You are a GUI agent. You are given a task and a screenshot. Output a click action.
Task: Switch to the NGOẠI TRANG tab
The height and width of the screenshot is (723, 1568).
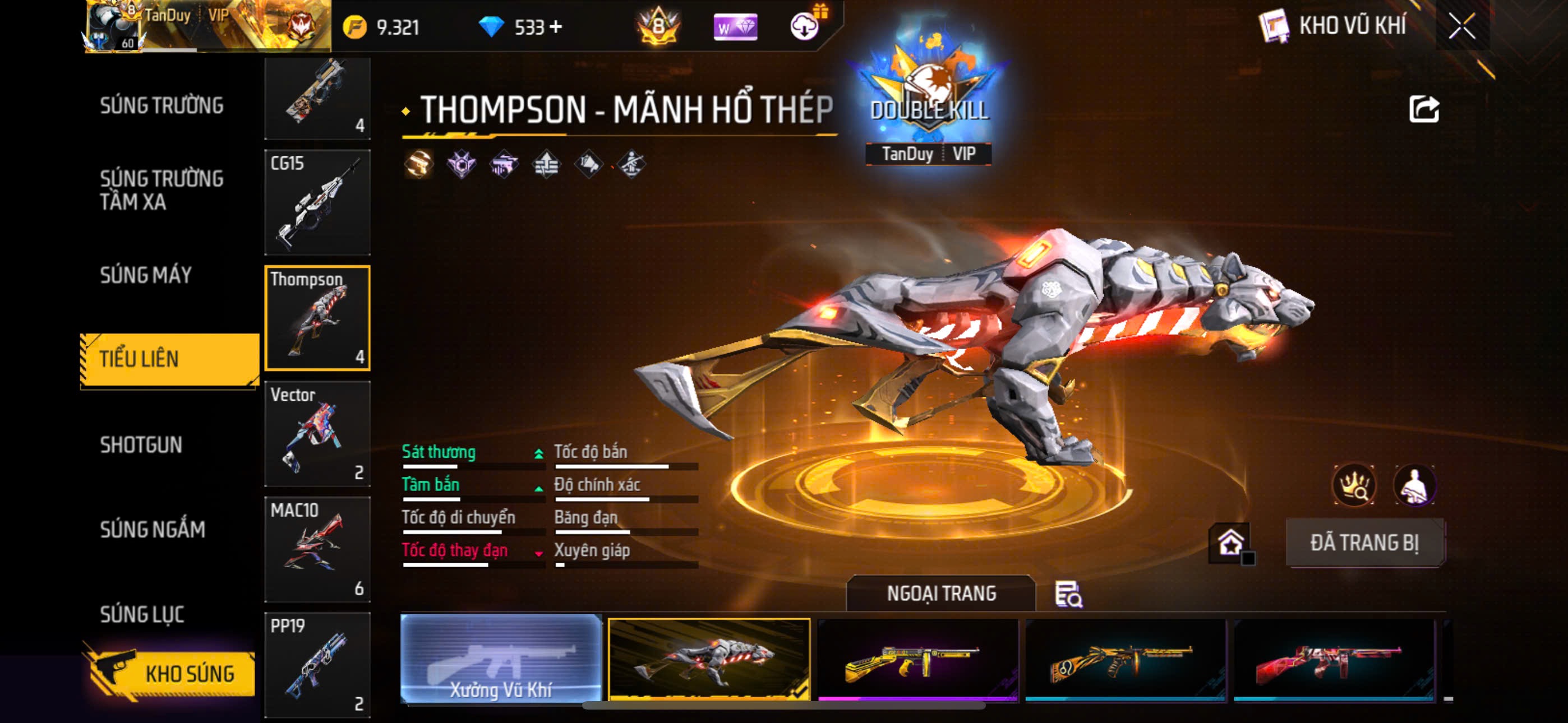[940, 594]
